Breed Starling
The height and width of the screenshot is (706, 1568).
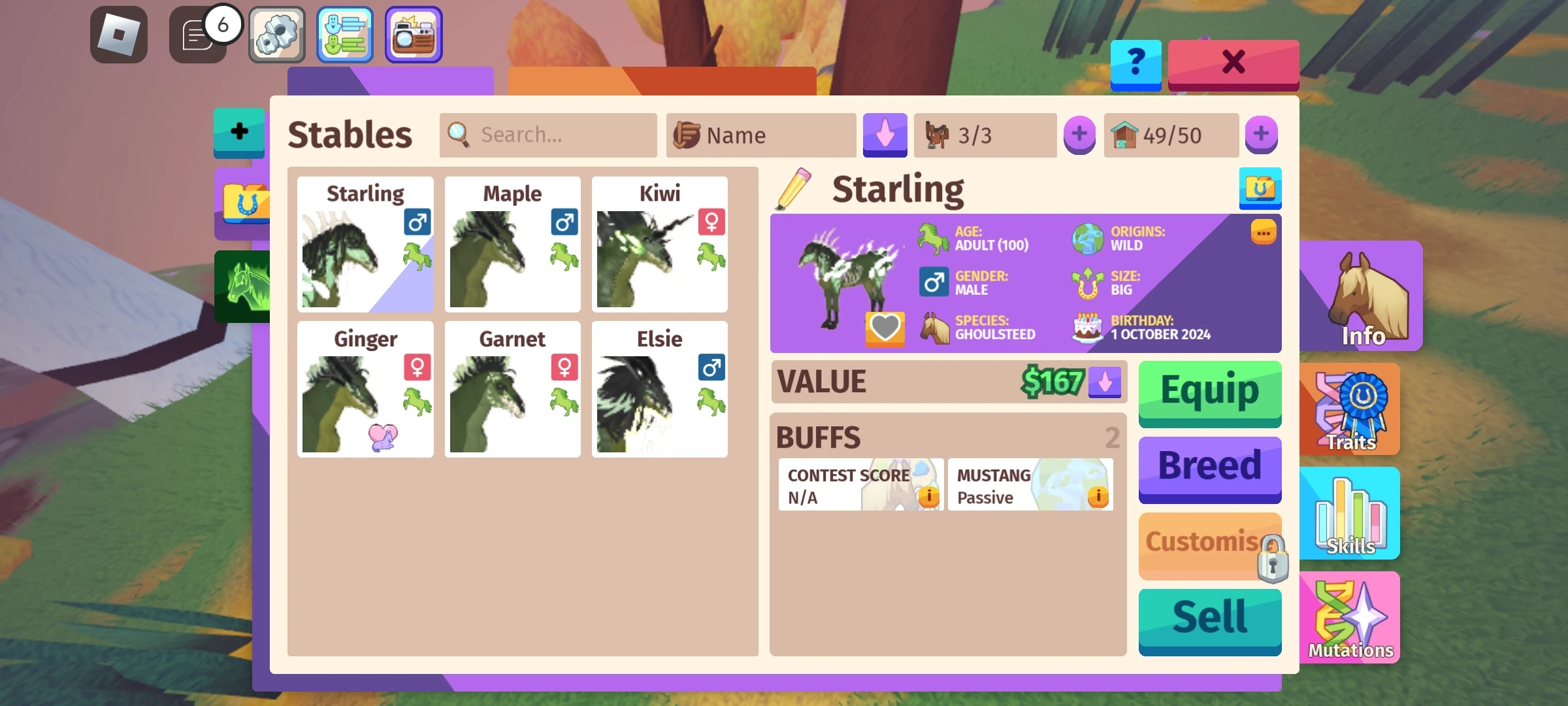tap(1209, 465)
